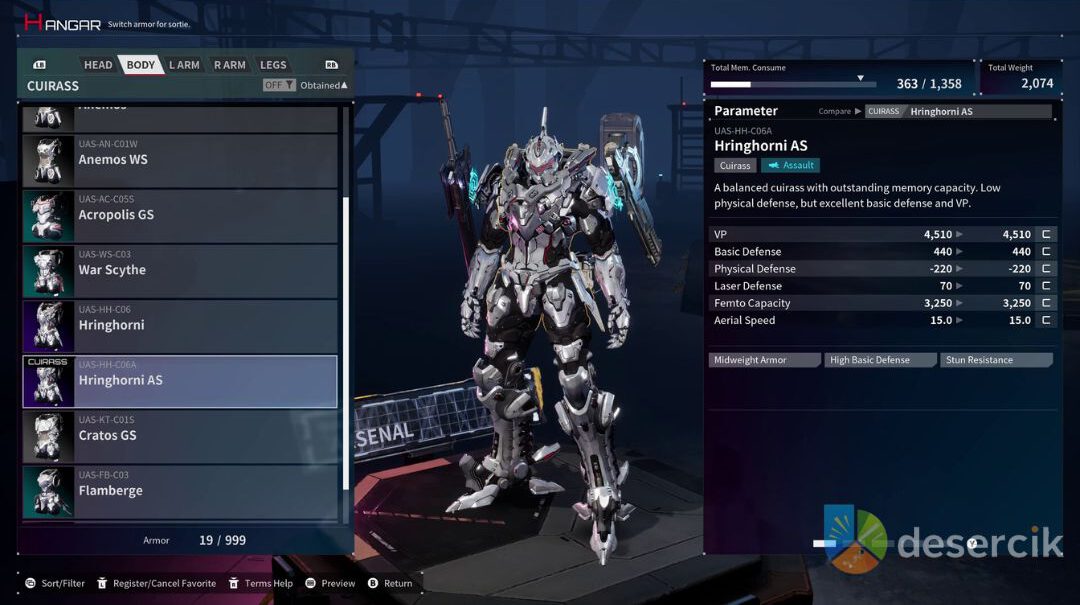The height and width of the screenshot is (605, 1080).
Task: Open Terms Help
Action: tap(261, 583)
